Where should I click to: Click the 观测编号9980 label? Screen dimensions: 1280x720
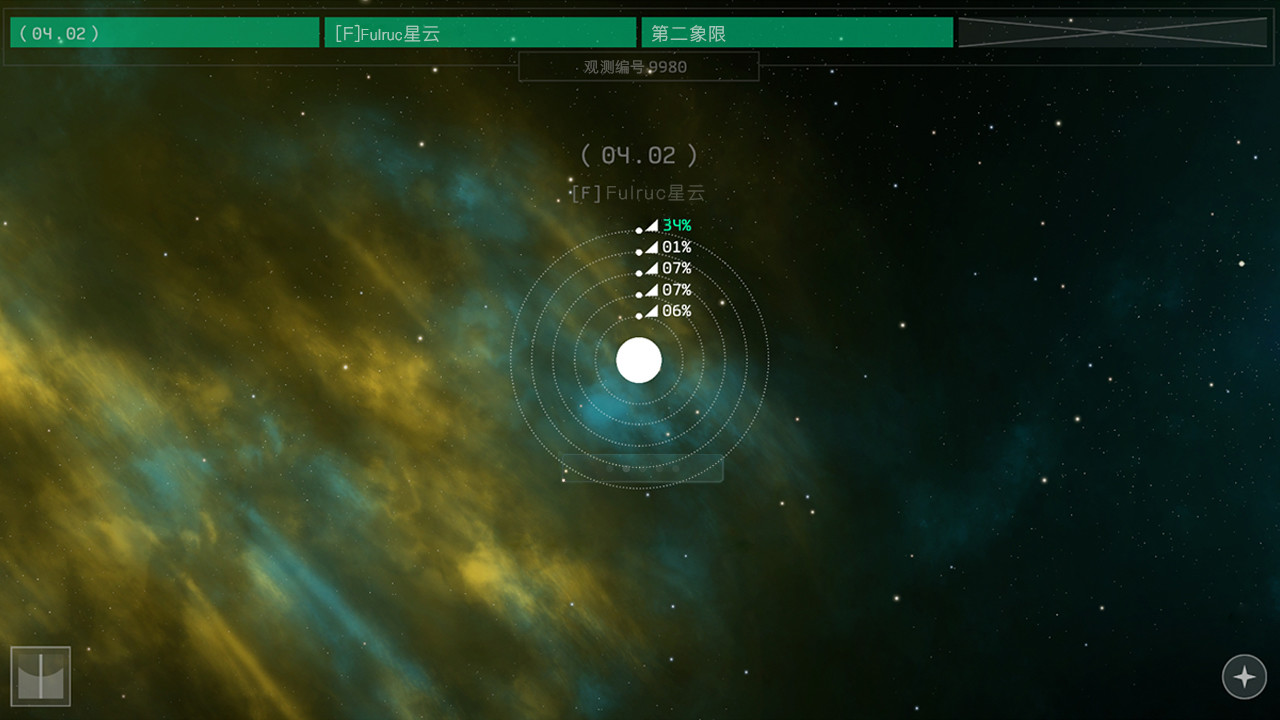(x=639, y=65)
